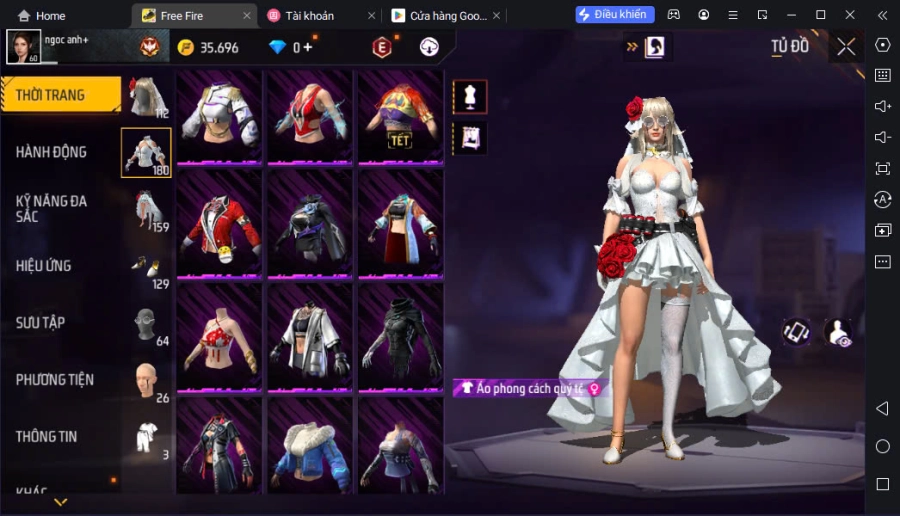Choose the white open coat top
Screen dimensions: 900x516
(x=309, y=335)
